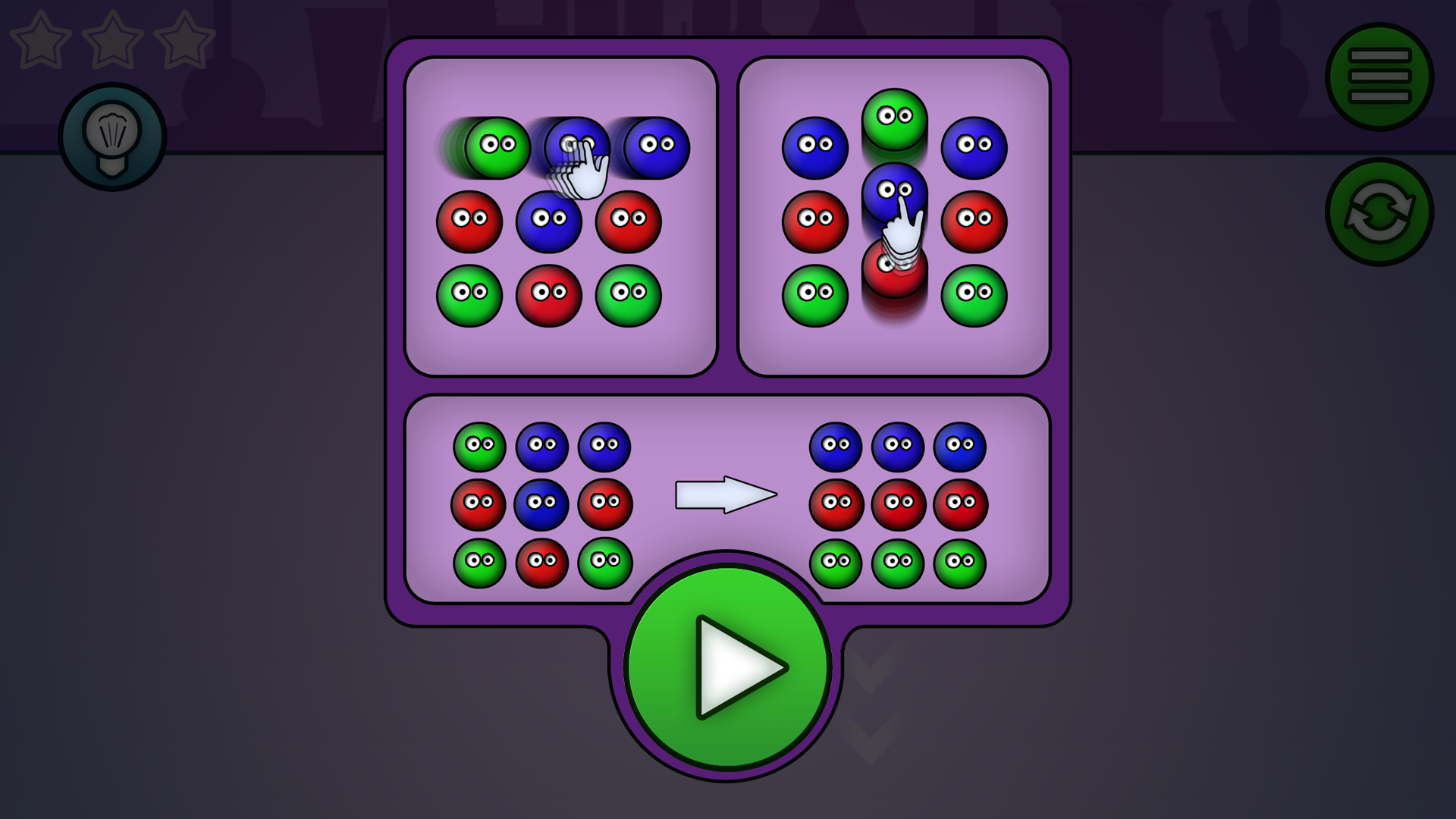The width and height of the screenshot is (1456, 819).
Task: Click the red ball in the left puzzle's middle row
Action: pos(469,222)
